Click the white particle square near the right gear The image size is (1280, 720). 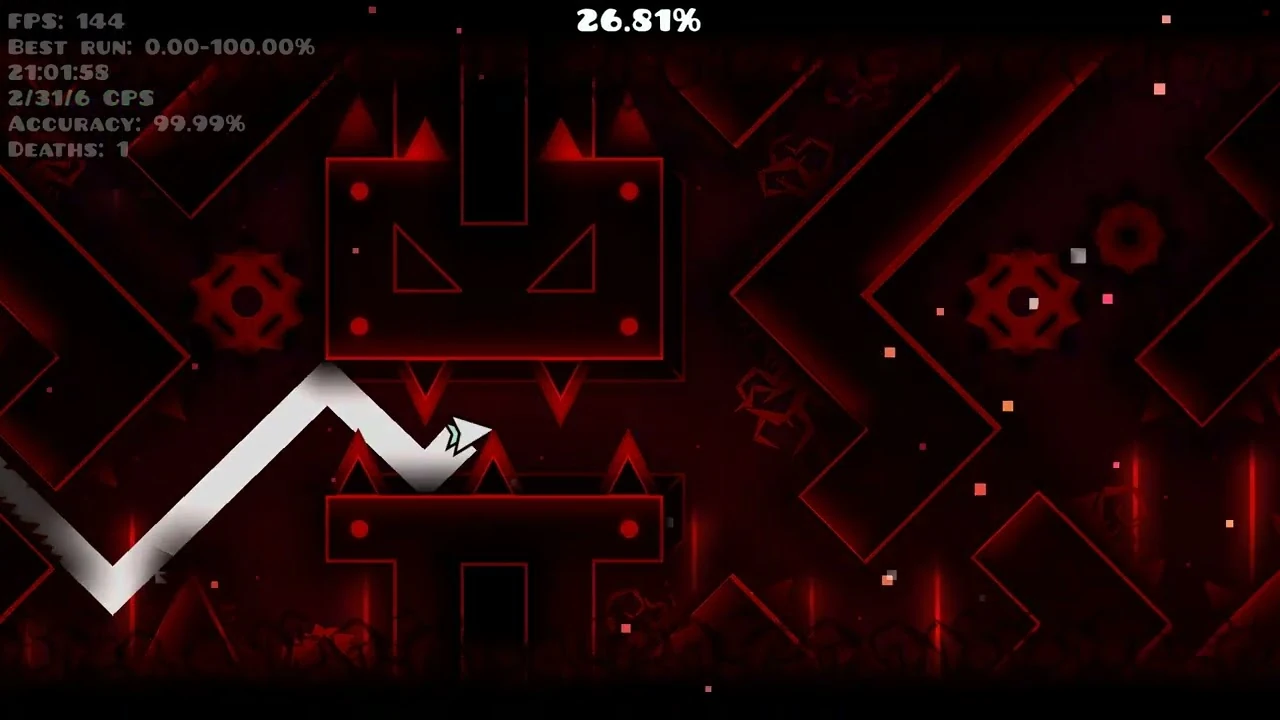point(1077,257)
